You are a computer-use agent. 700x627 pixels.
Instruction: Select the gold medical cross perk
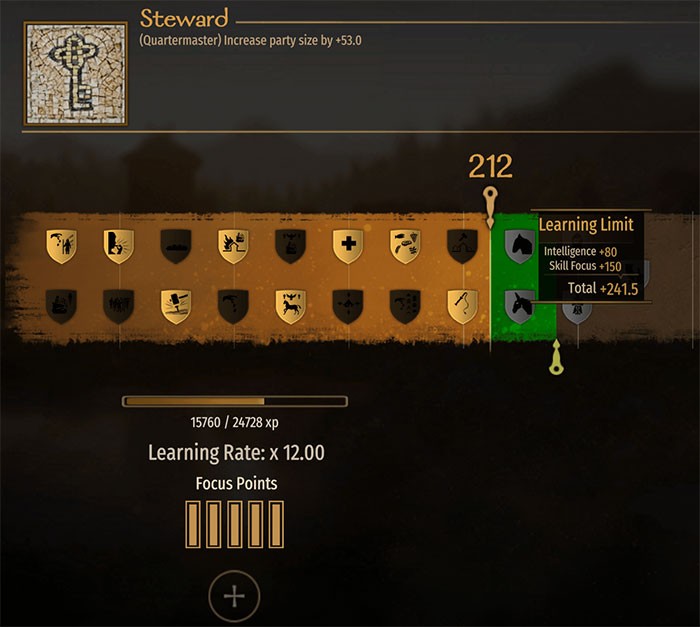click(348, 246)
